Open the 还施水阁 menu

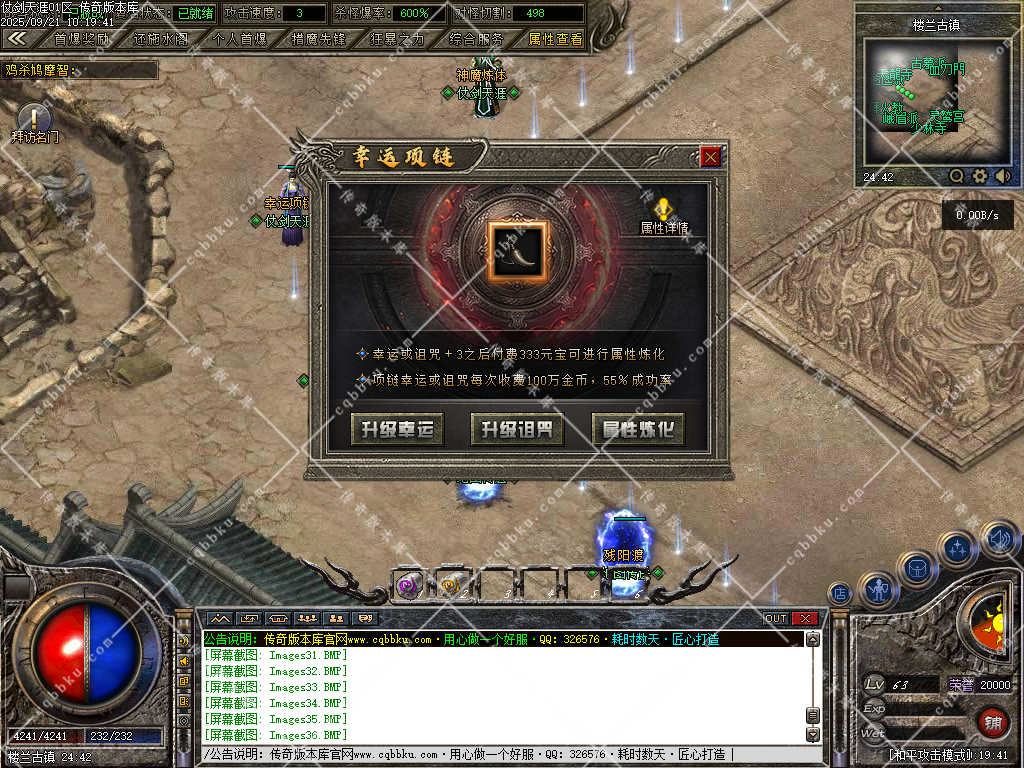(x=160, y=39)
